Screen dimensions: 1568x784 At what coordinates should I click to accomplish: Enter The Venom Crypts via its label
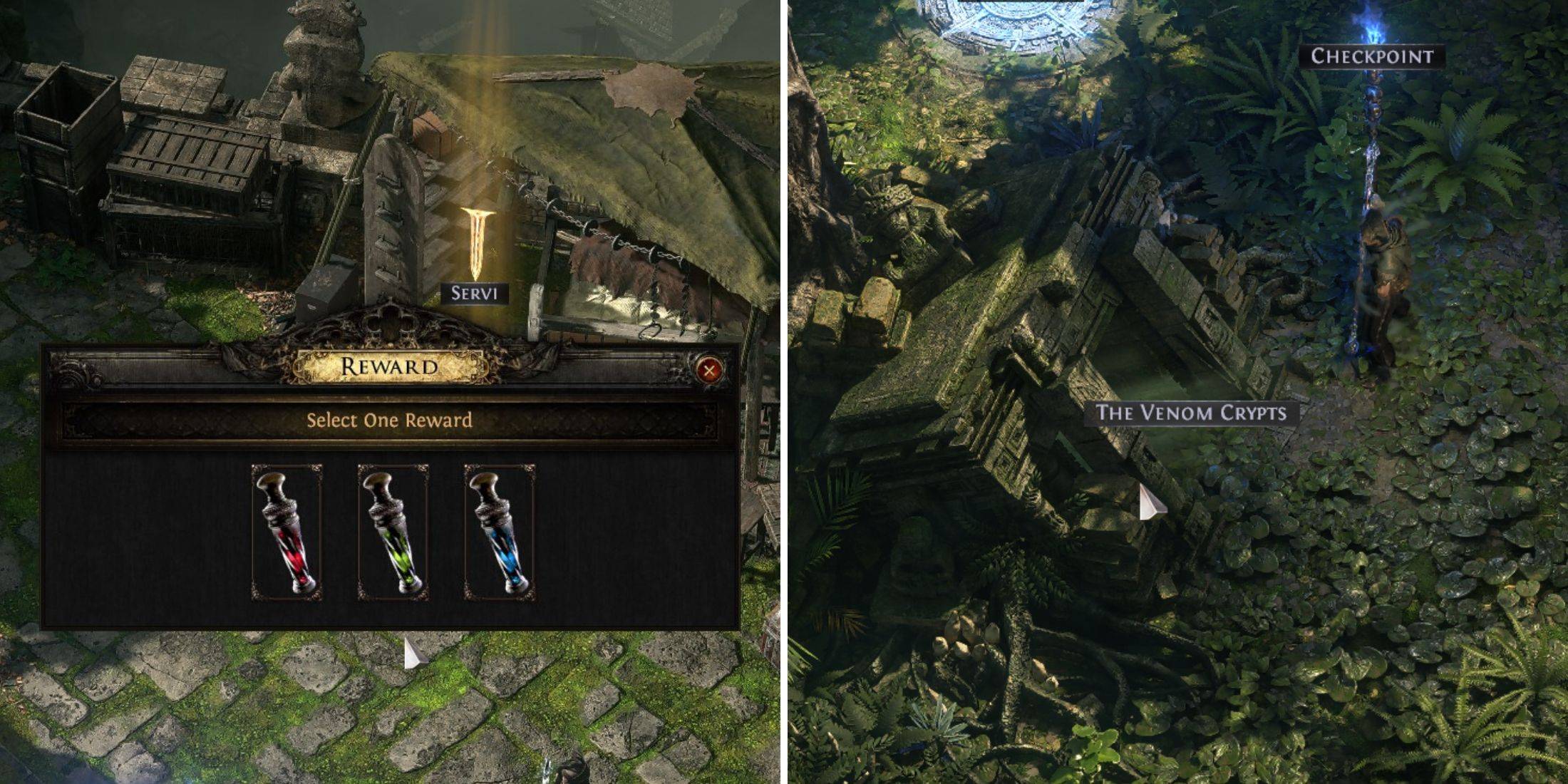[x=1191, y=413]
